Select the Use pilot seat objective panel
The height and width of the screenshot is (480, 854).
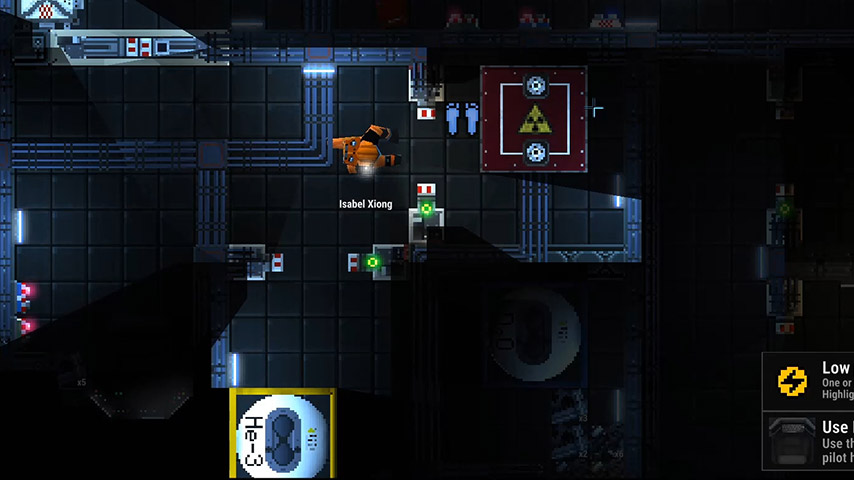810,441
